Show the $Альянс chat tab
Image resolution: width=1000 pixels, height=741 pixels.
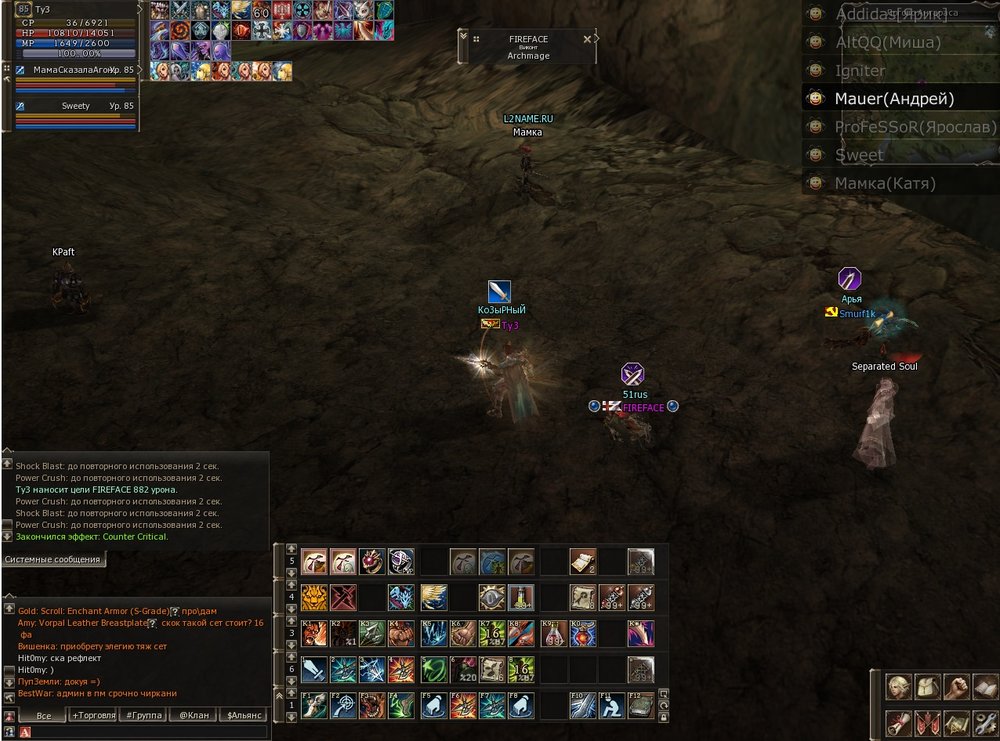point(244,716)
